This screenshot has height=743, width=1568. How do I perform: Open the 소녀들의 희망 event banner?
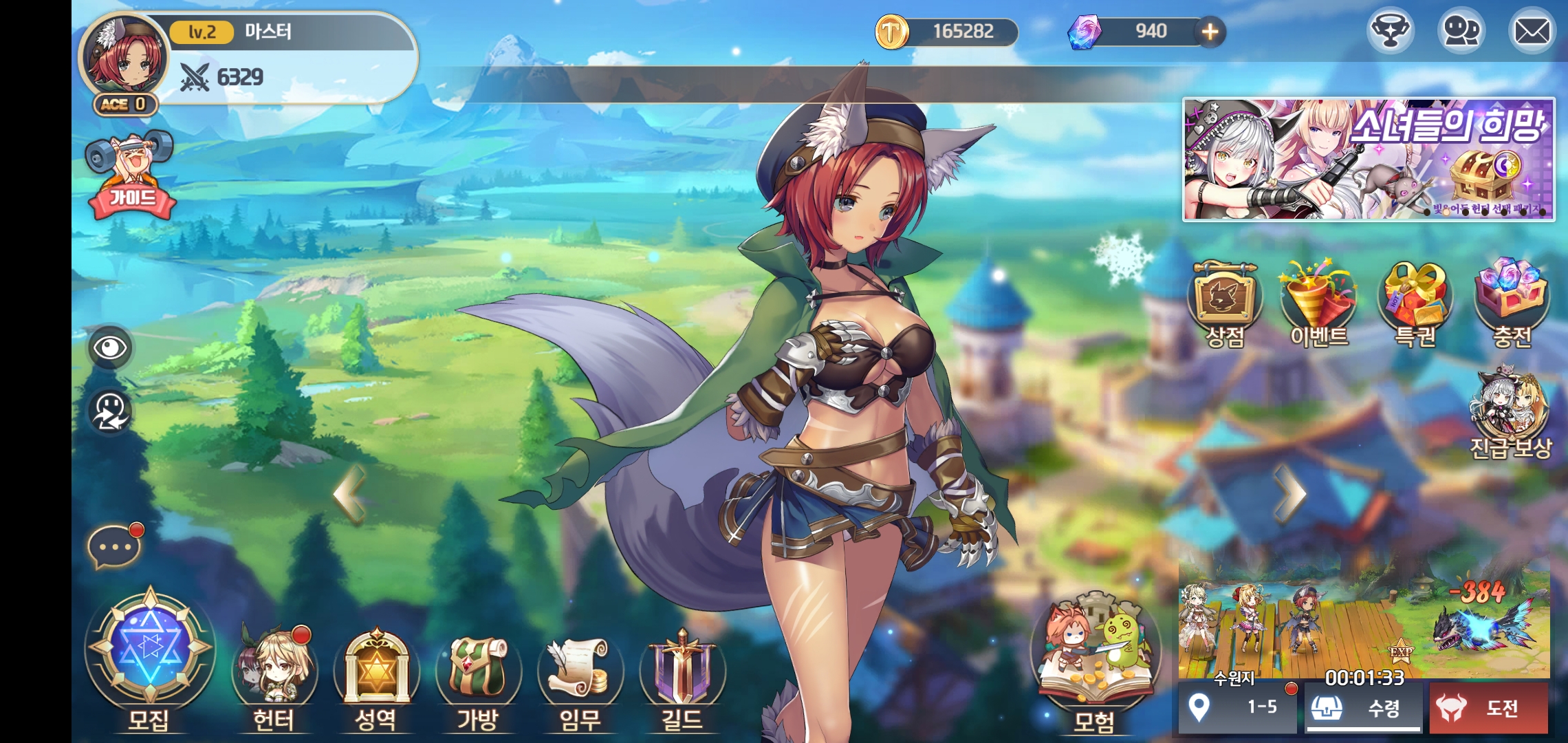1368,159
